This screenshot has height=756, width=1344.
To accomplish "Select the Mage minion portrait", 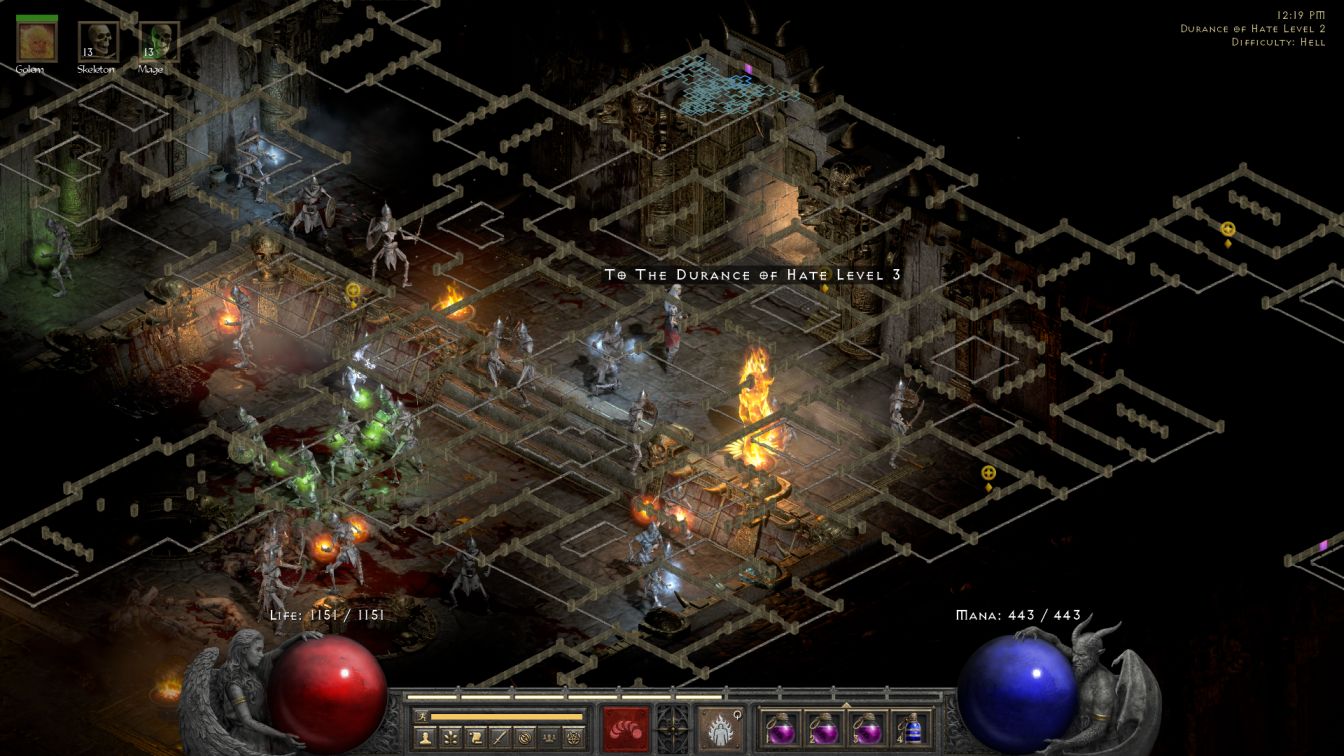I will coord(159,41).
